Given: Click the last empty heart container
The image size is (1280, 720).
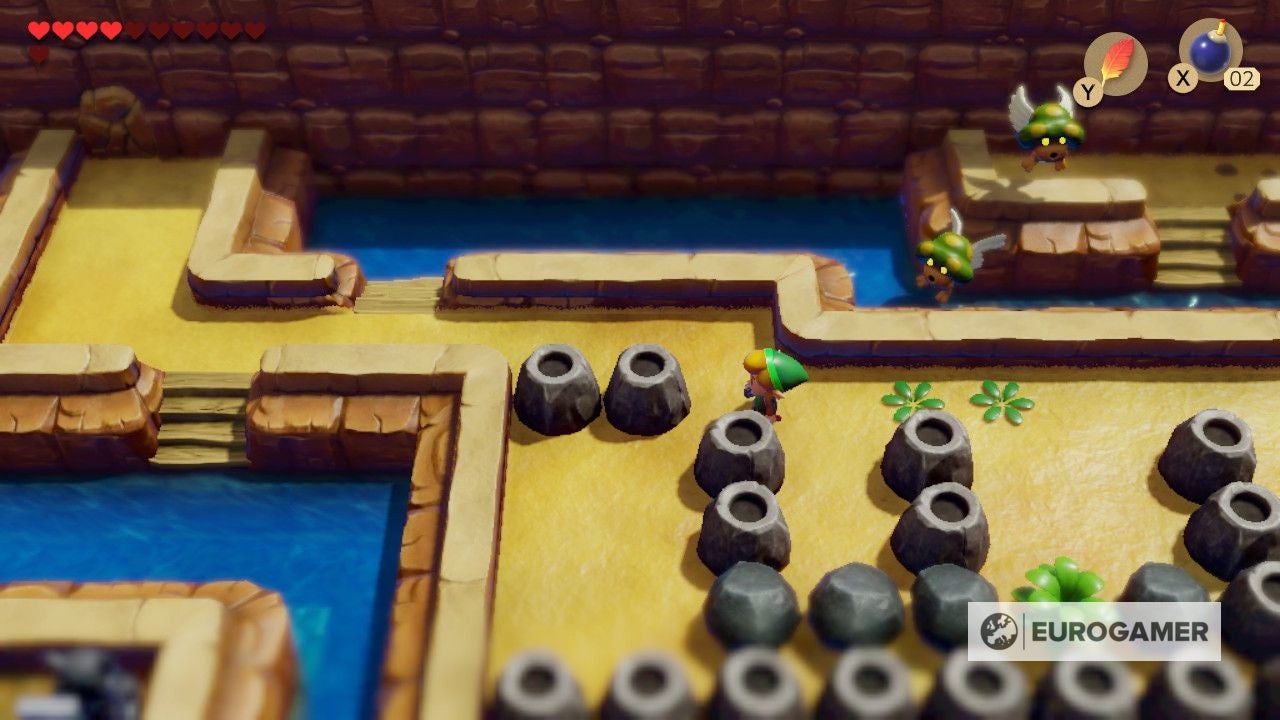Looking at the screenshot, I should 254,30.
